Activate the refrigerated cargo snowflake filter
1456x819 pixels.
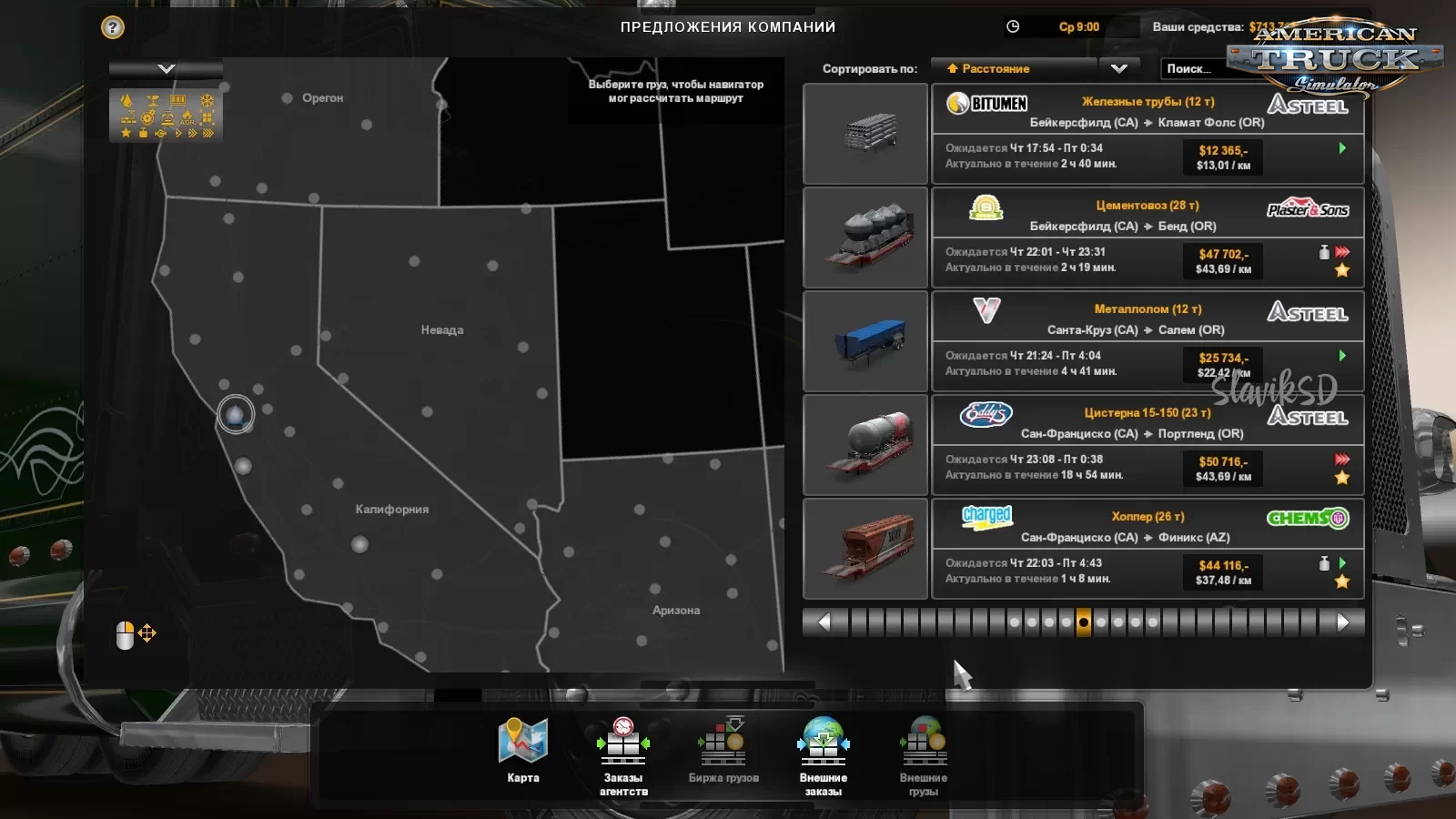click(207, 99)
